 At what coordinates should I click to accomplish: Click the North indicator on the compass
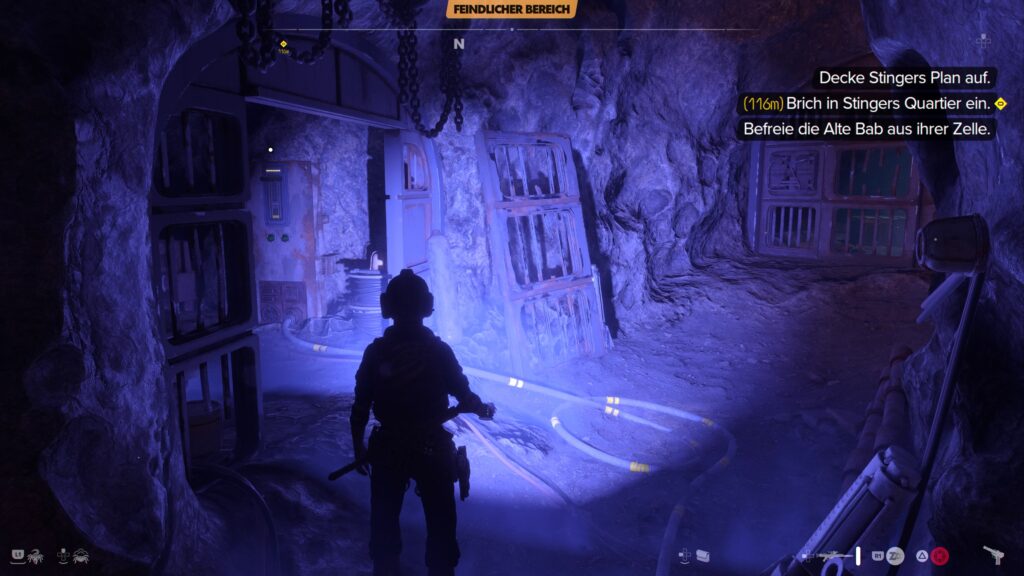[x=459, y=44]
